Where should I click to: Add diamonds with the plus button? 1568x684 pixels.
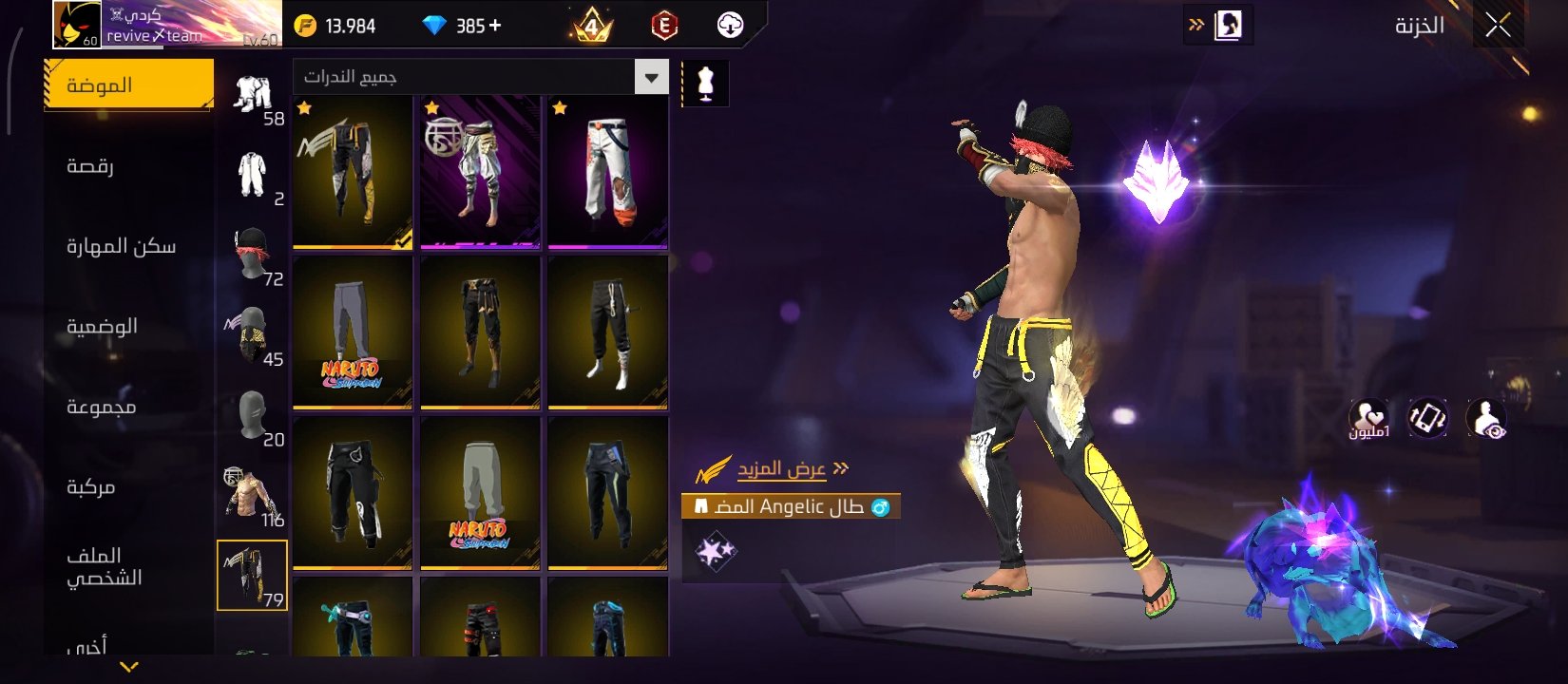point(495,26)
